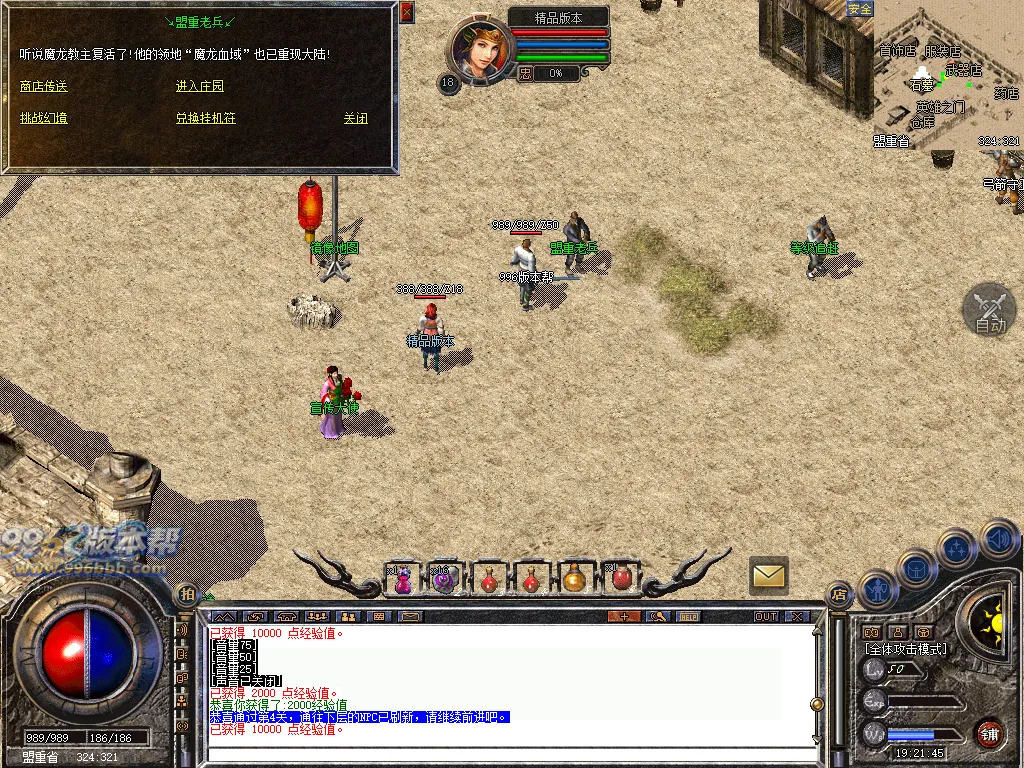This screenshot has height=768, width=1024.
Task: Use the golden potion in the hotbar
Action: point(574,579)
